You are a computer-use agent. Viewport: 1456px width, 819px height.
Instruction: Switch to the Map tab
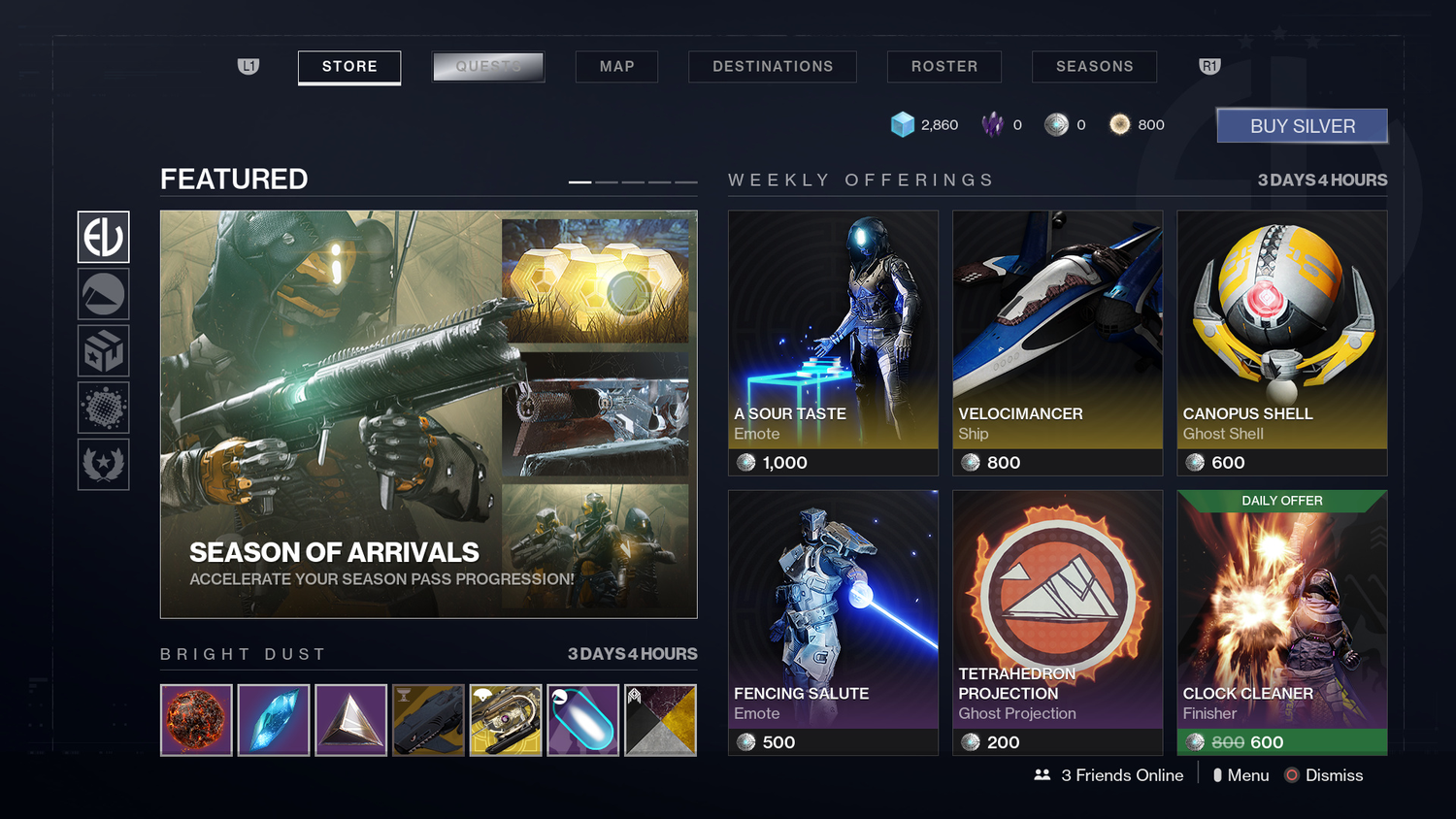[616, 67]
